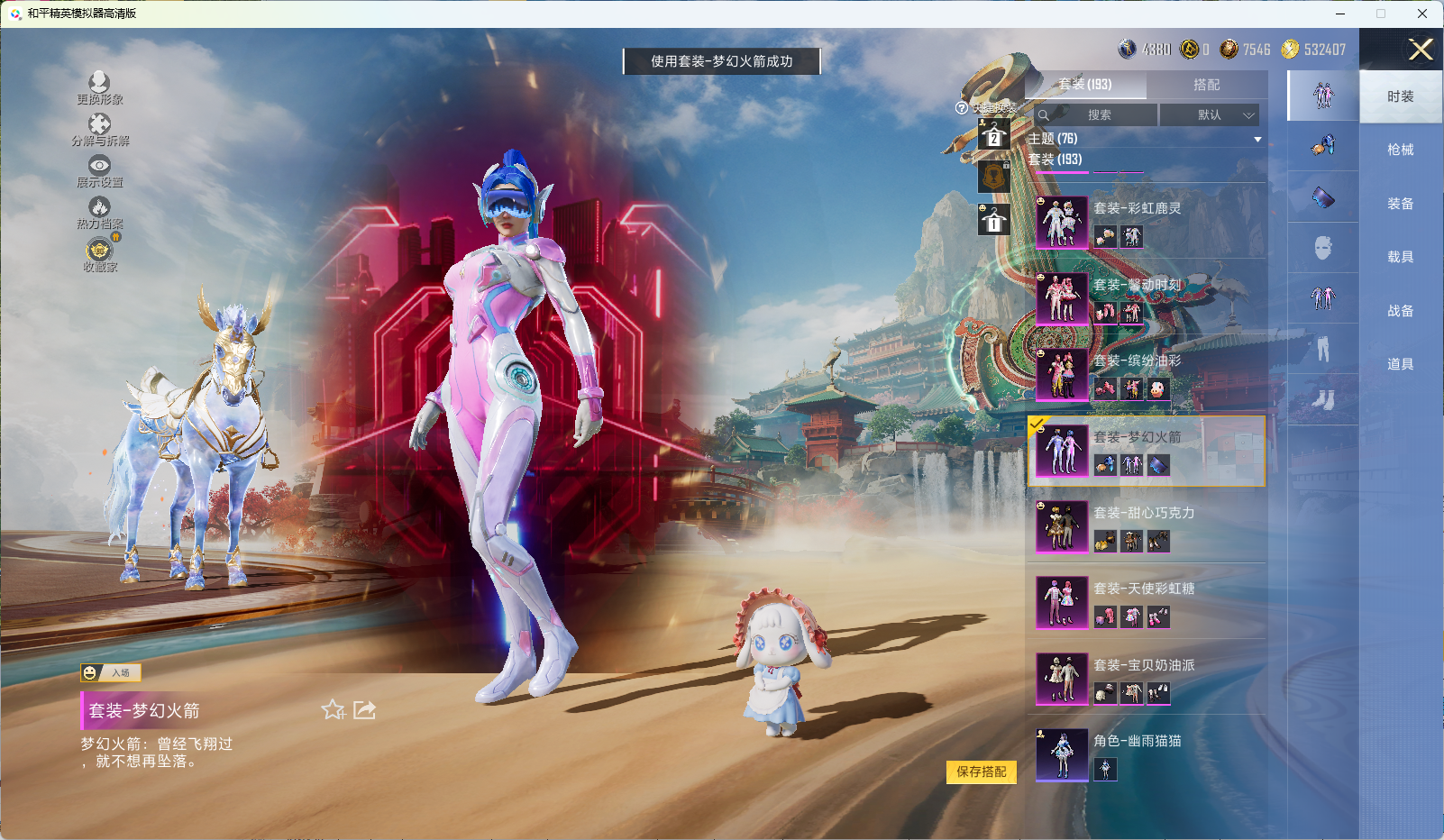The image size is (1444, 840).
Task: Save the outfit with 保存搭配
Action: click(981, 772)
